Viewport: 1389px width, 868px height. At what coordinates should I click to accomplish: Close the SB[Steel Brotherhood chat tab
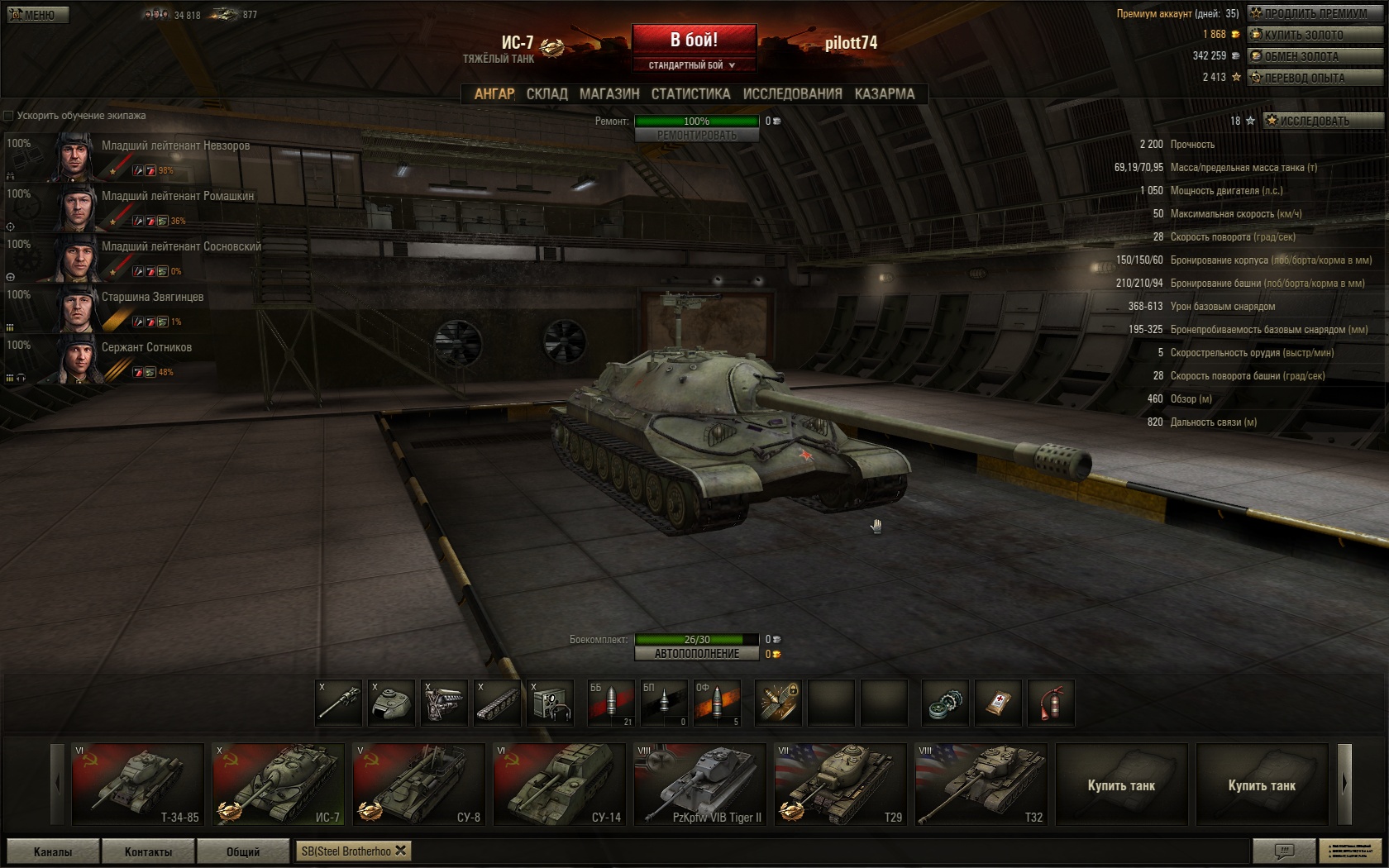pyautogui.click(x=401, y=851)
